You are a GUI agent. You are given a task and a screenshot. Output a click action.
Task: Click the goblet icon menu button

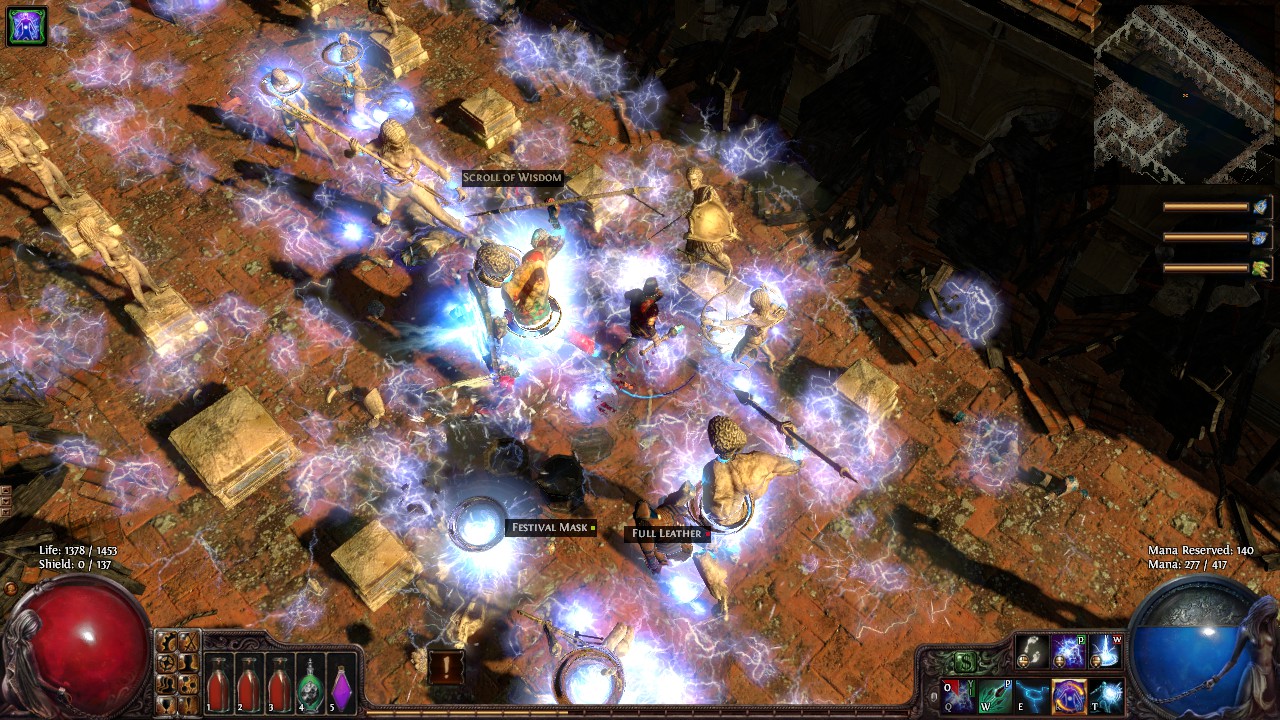coord(167,703)
